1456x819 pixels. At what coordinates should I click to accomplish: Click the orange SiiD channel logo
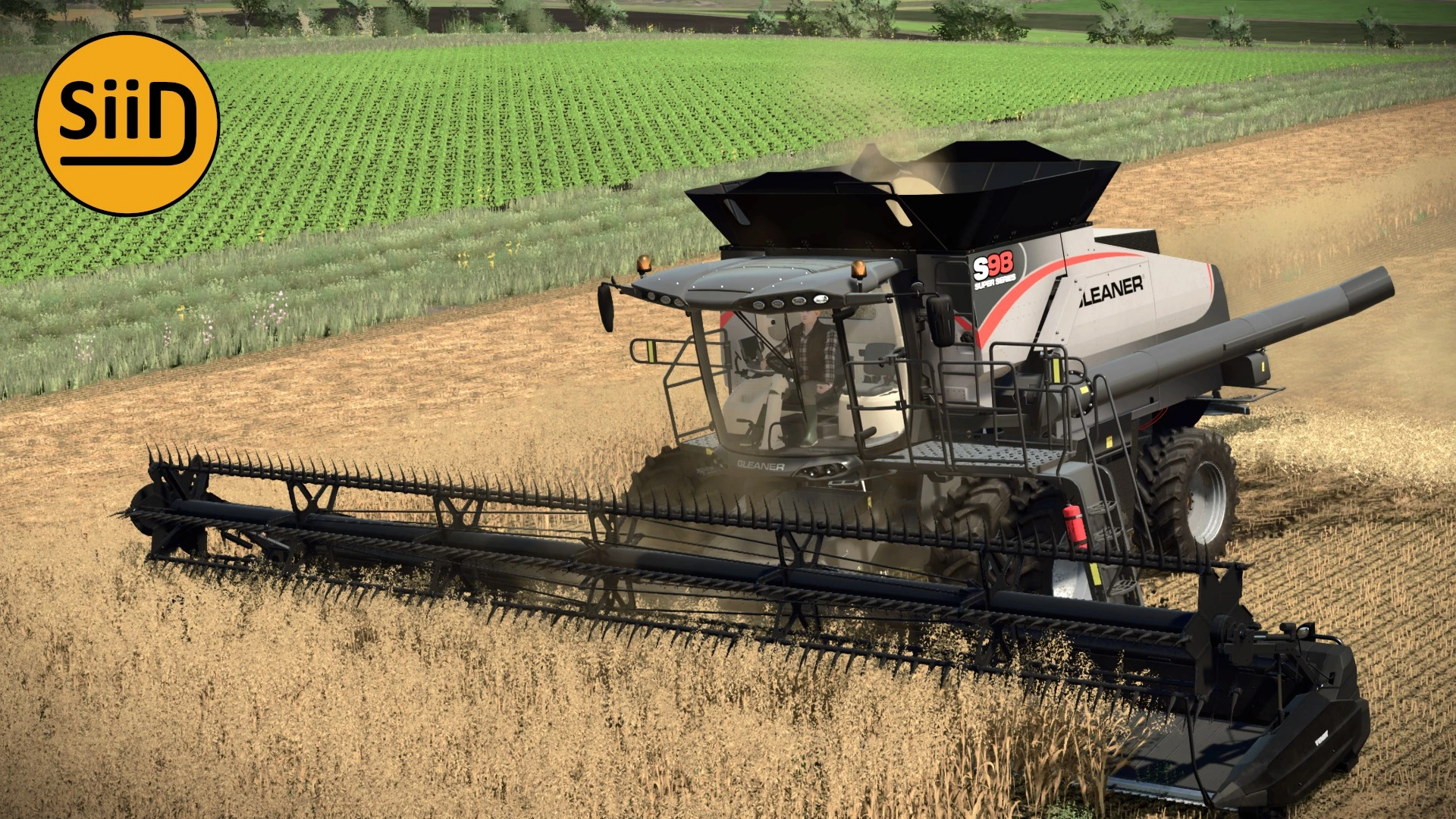127,124
